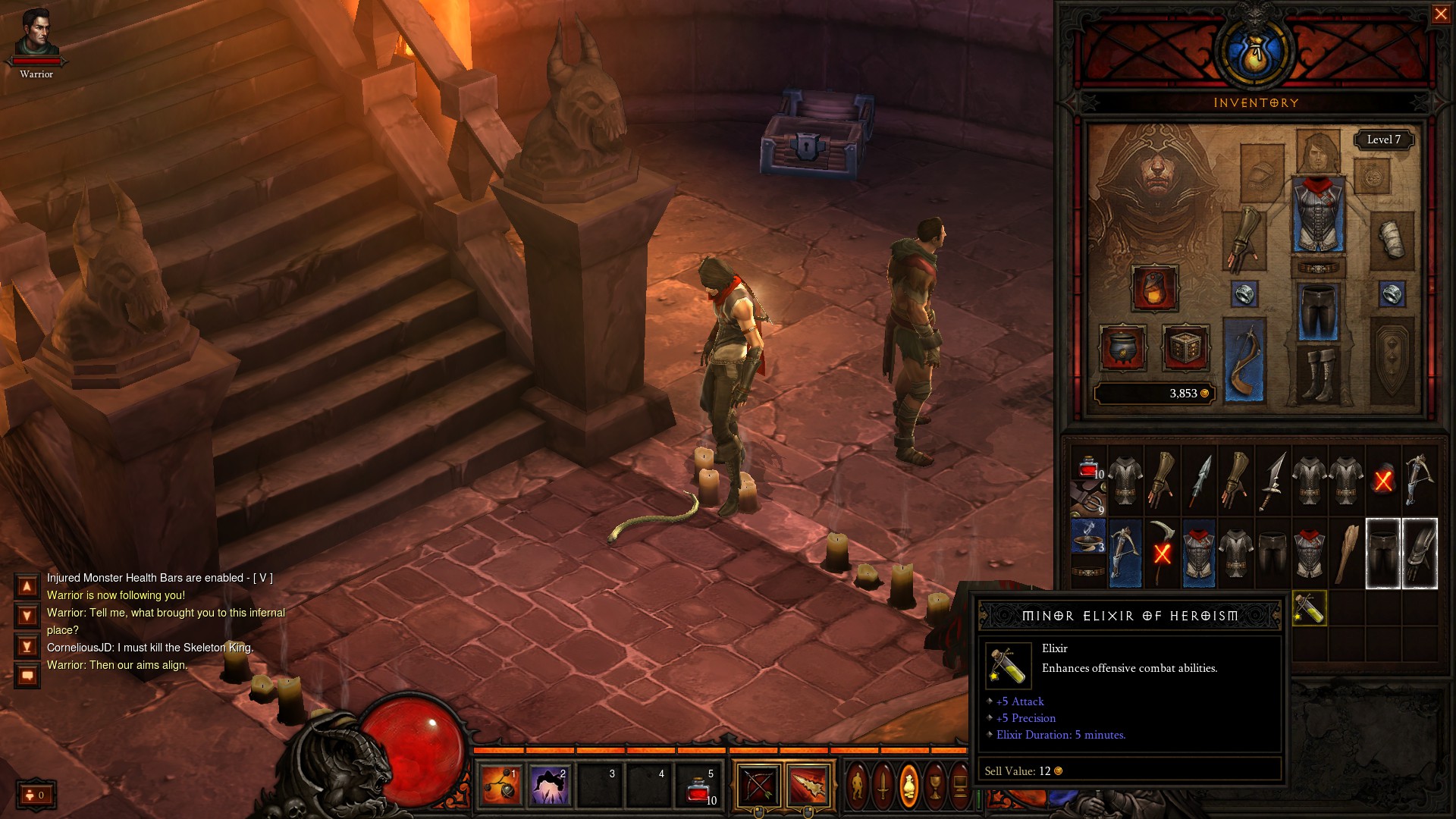Select the equipped belt slot
Screen dimensions: 1456x819
(1318, 268)
